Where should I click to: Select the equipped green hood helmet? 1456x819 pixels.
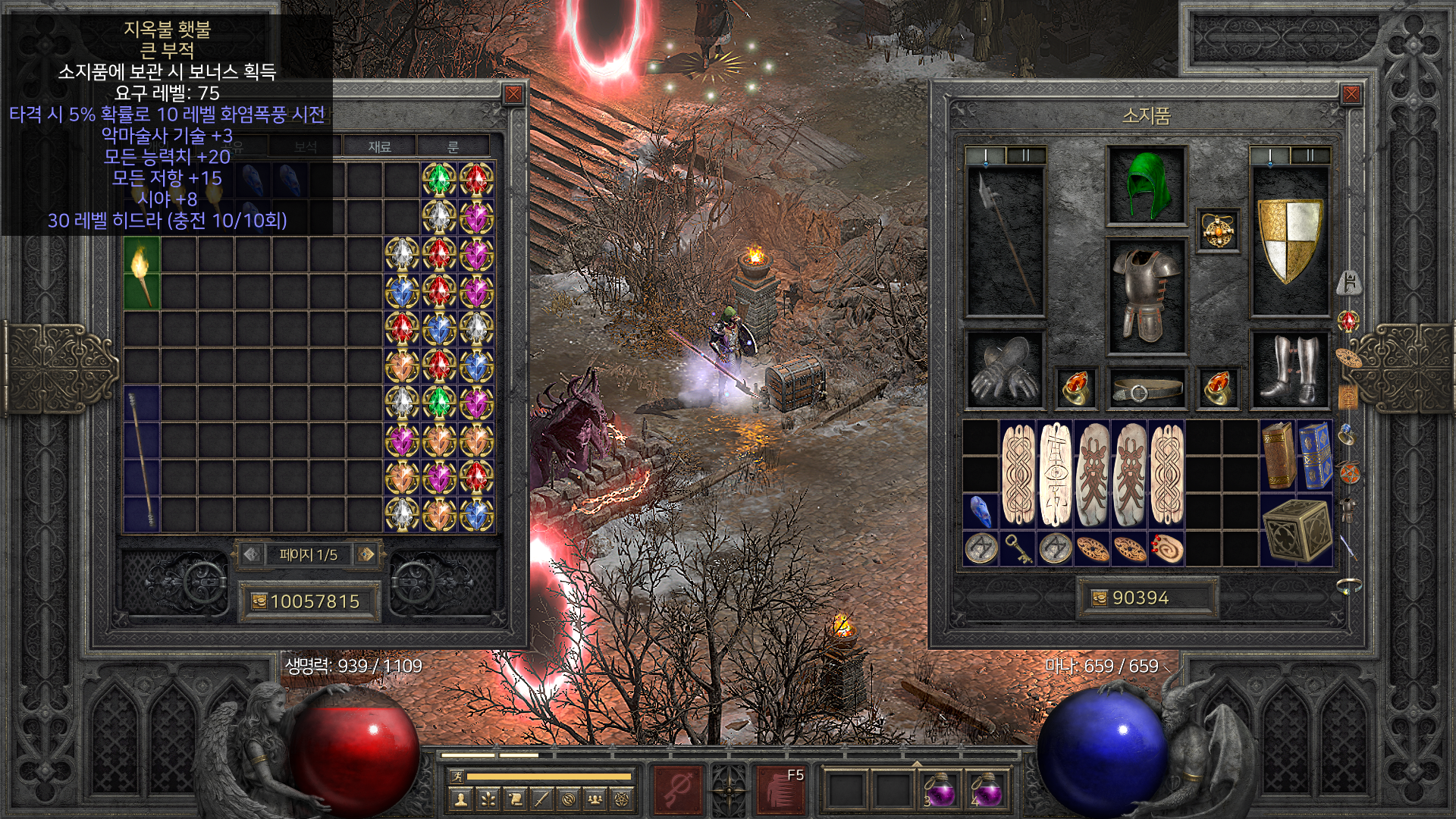(x=1146, y=186)
